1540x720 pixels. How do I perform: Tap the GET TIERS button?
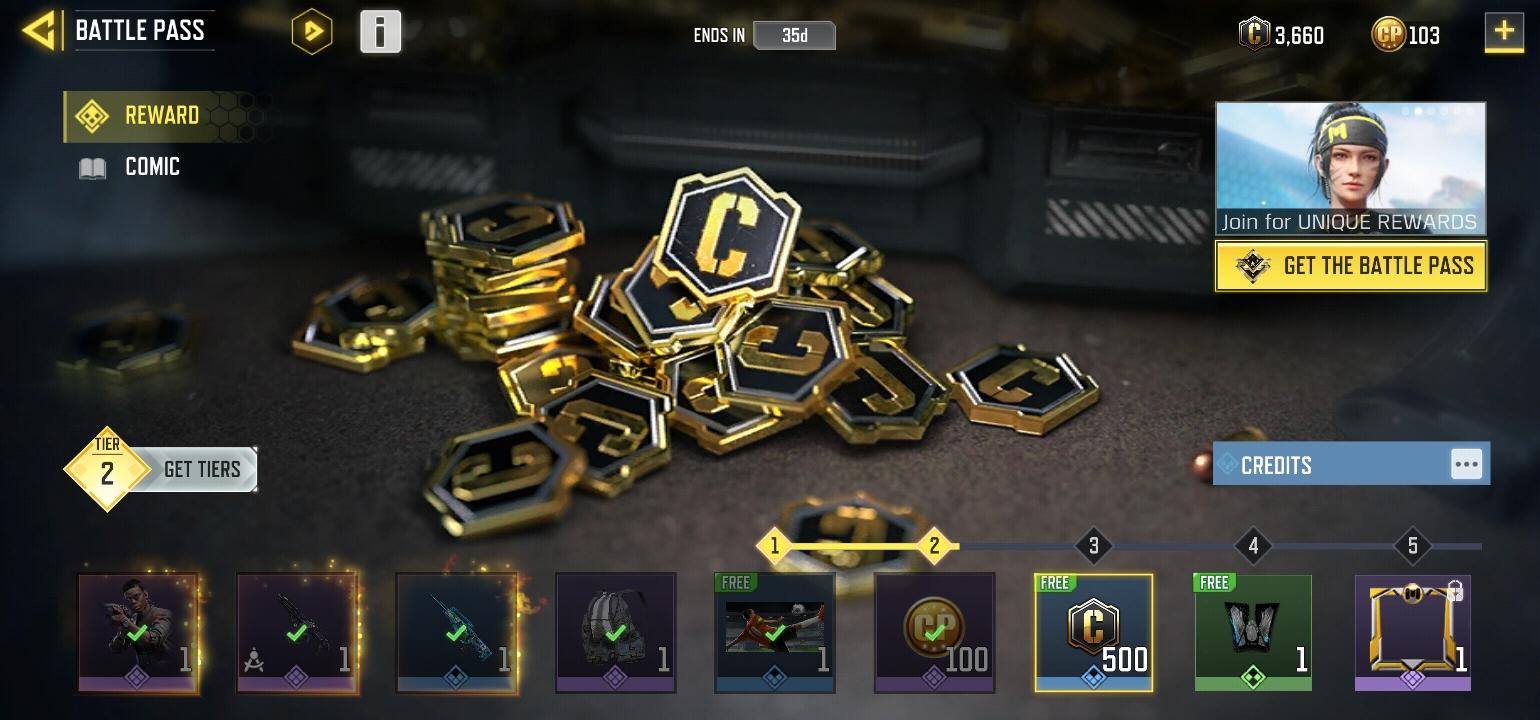tap(200, 468)
